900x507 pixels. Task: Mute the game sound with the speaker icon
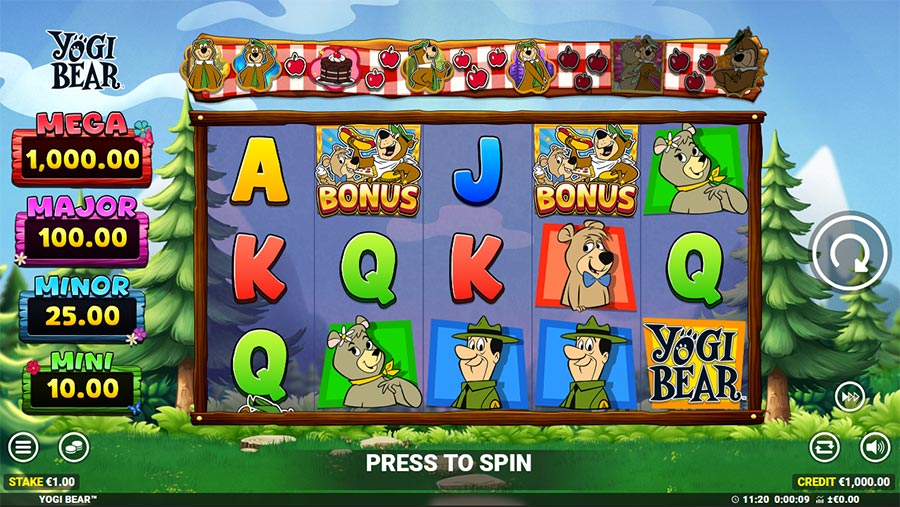pos(875,447)
